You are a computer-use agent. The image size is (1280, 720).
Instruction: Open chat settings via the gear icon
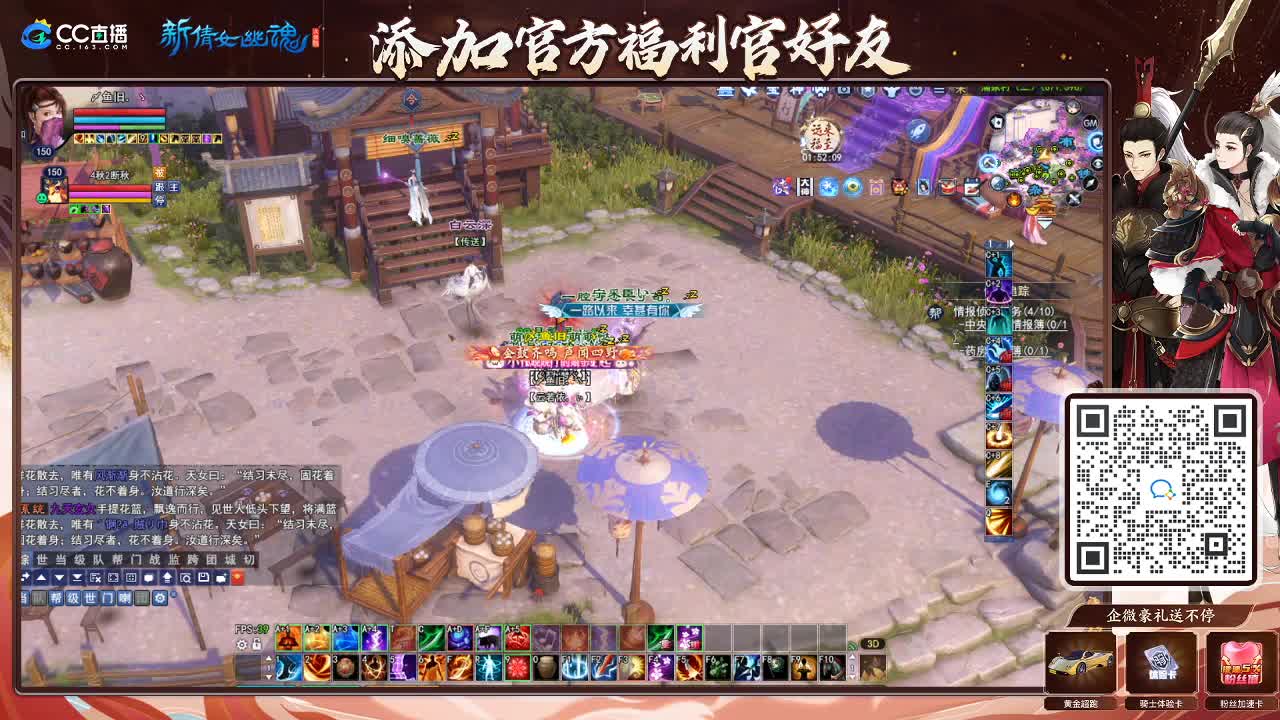(160, 598)
